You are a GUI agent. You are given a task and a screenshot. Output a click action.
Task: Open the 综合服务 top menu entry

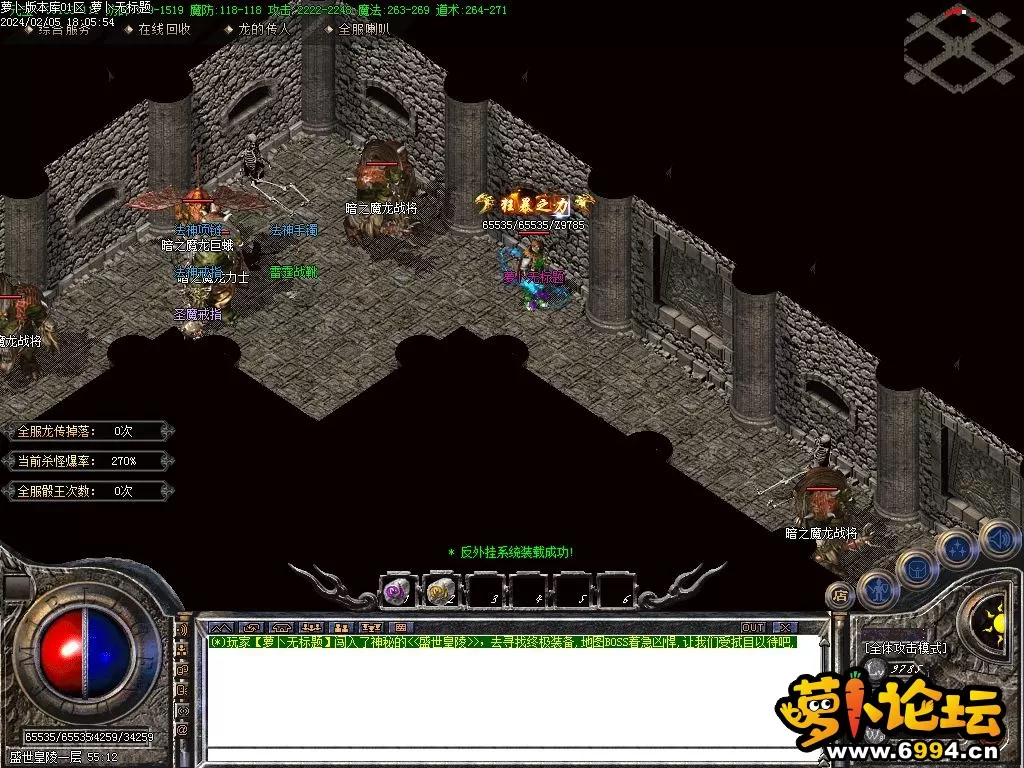pyautogui.click(x=64, y=30)
